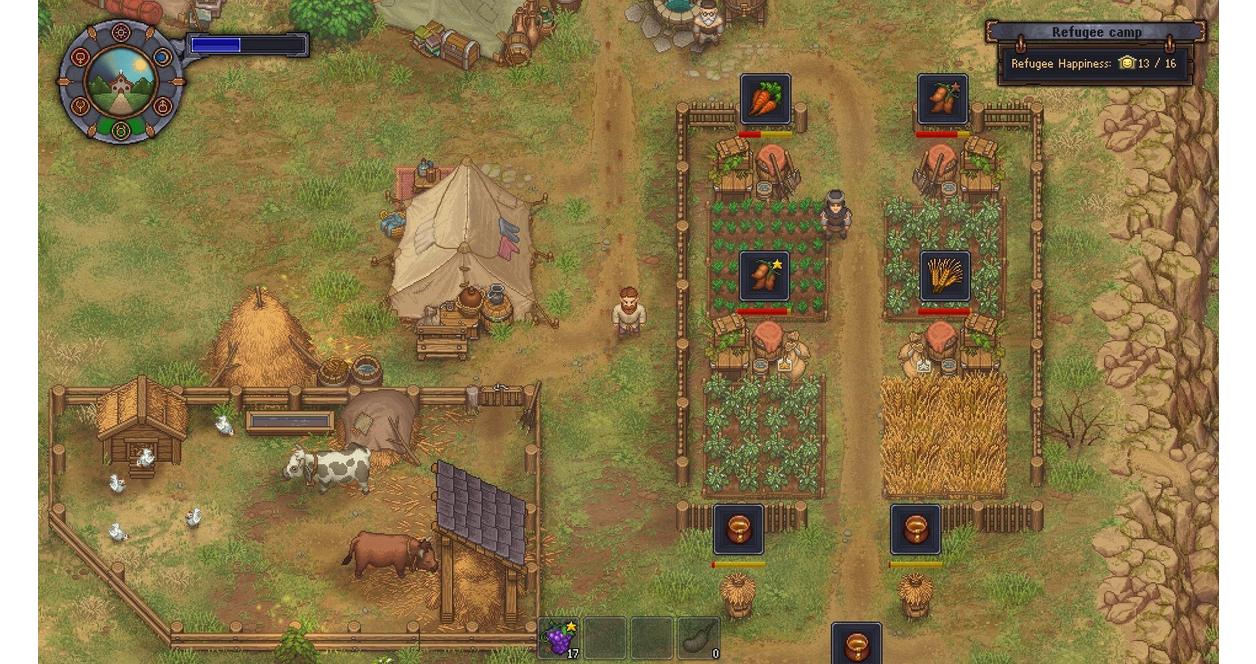Viewport: 1256px width, 664px height.
Task: Select the grapes hotbar slot
Action: (x=559, y=637)
